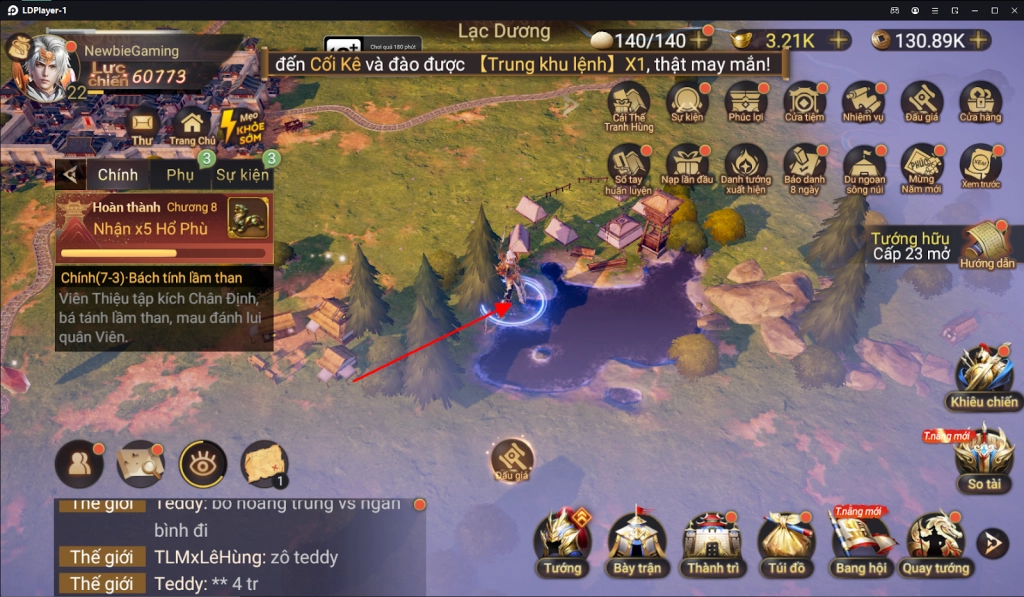1024x597 pixels.
Task: Open the Tướng heroes menu
Action: point(563,543)
